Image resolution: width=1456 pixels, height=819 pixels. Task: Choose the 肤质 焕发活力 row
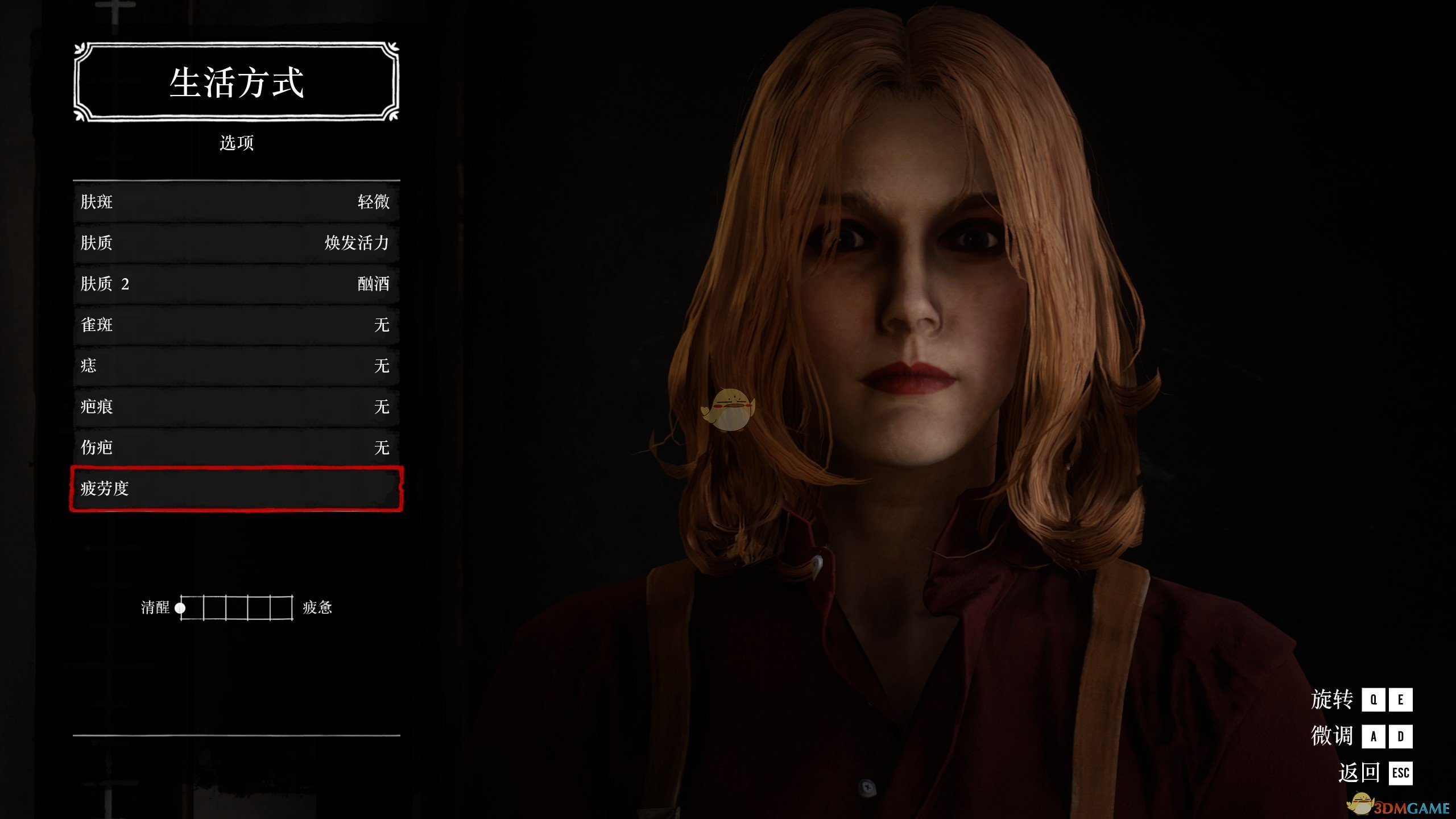click(236, 243)
